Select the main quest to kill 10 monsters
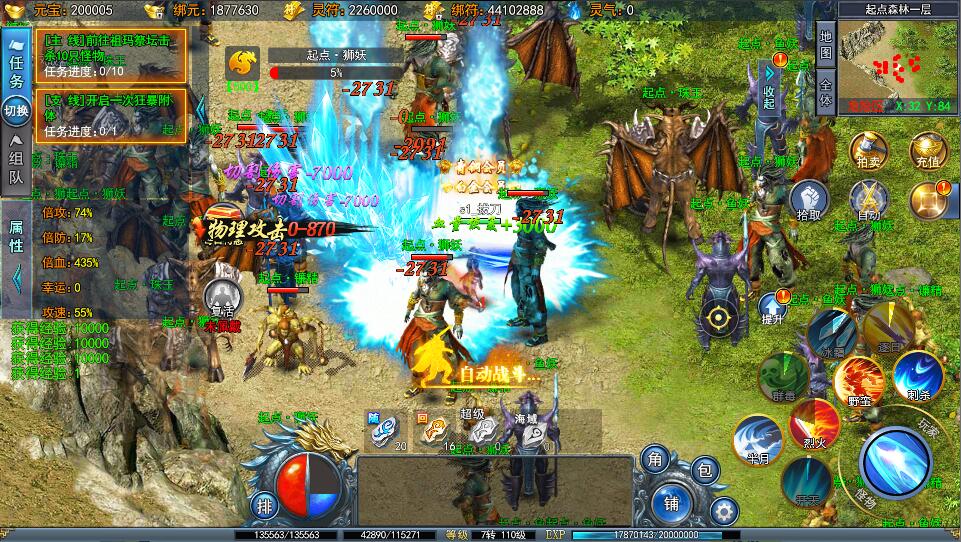This screenshot has width=961, height=542. tap(110, 54)
